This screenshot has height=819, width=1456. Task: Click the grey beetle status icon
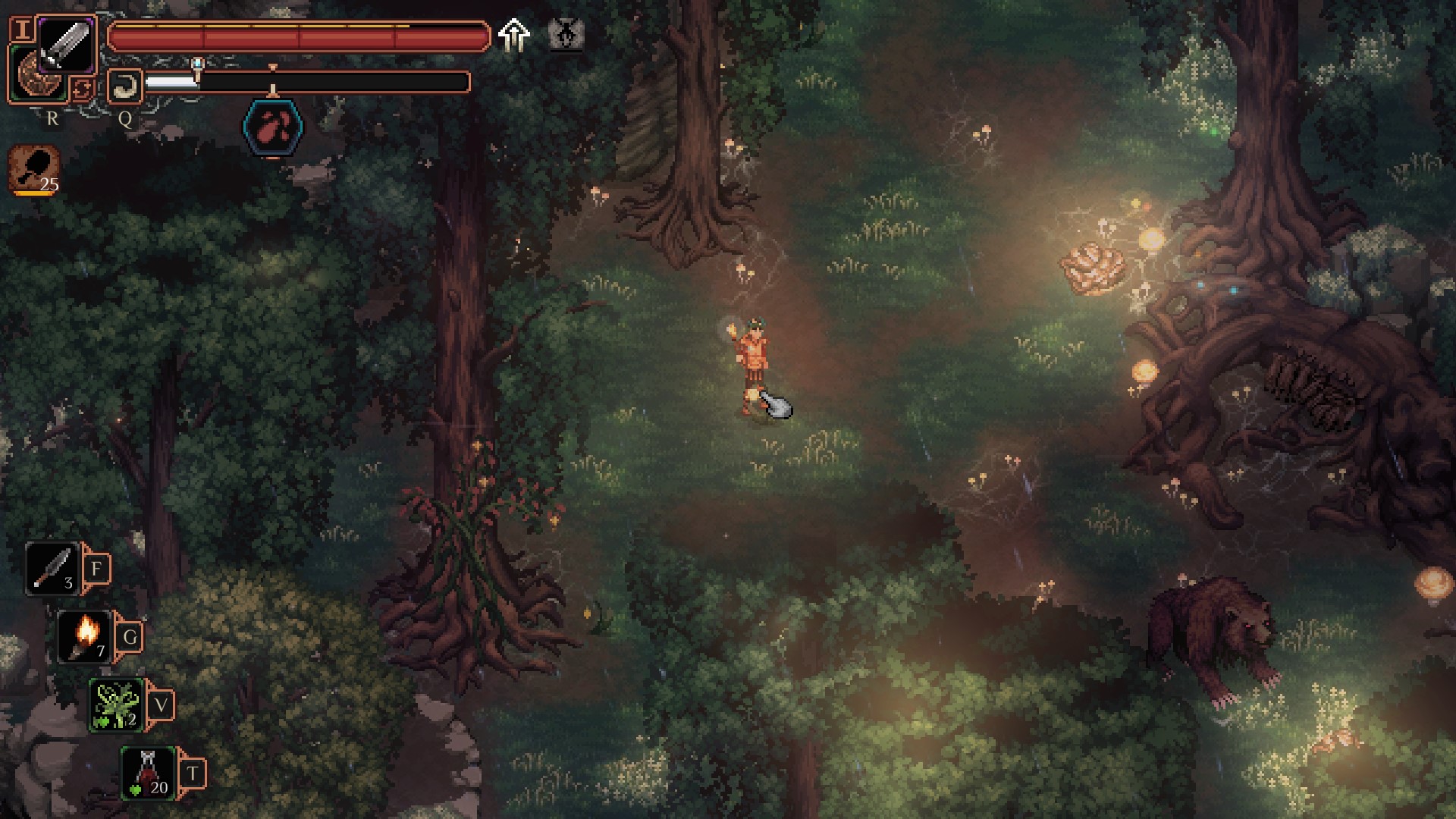click(x=566, y=35)
